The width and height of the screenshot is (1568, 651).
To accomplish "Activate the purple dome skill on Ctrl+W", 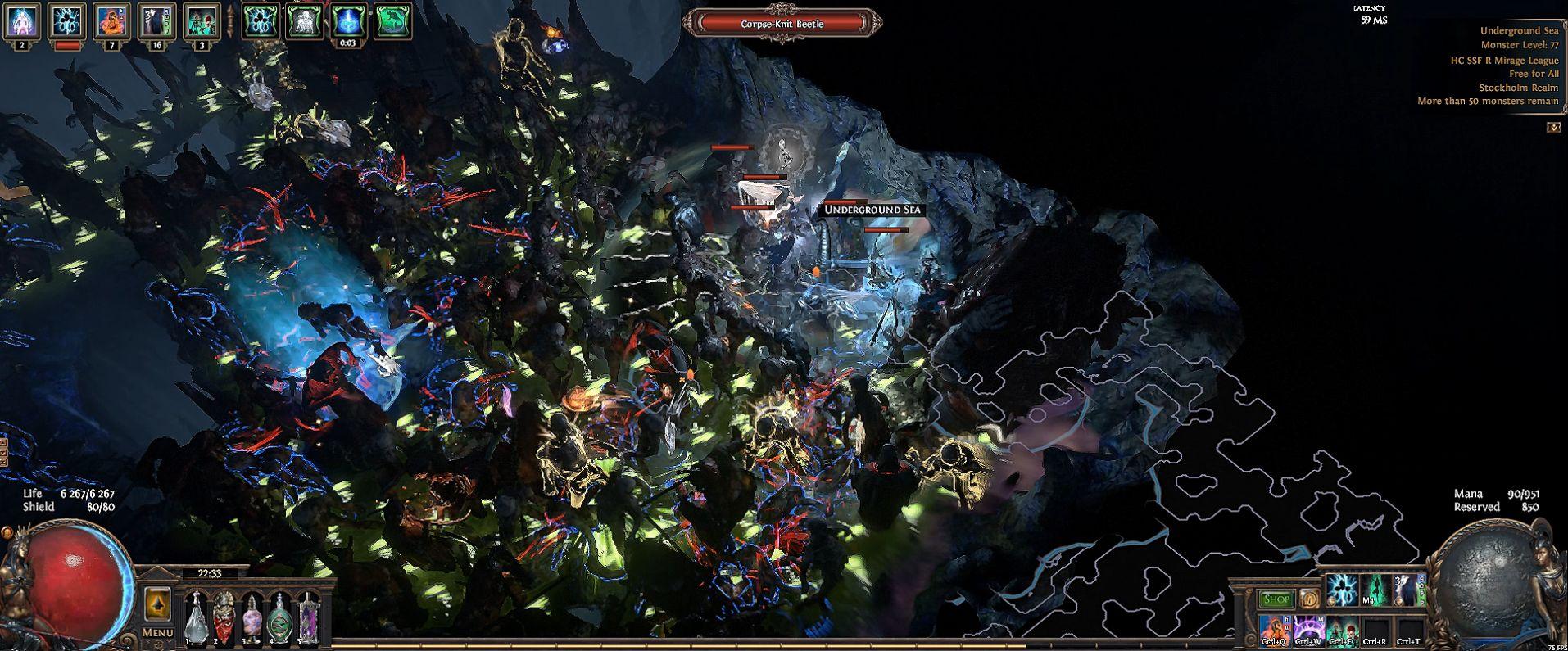I will pyautogui.click(x=1308, y=631).
